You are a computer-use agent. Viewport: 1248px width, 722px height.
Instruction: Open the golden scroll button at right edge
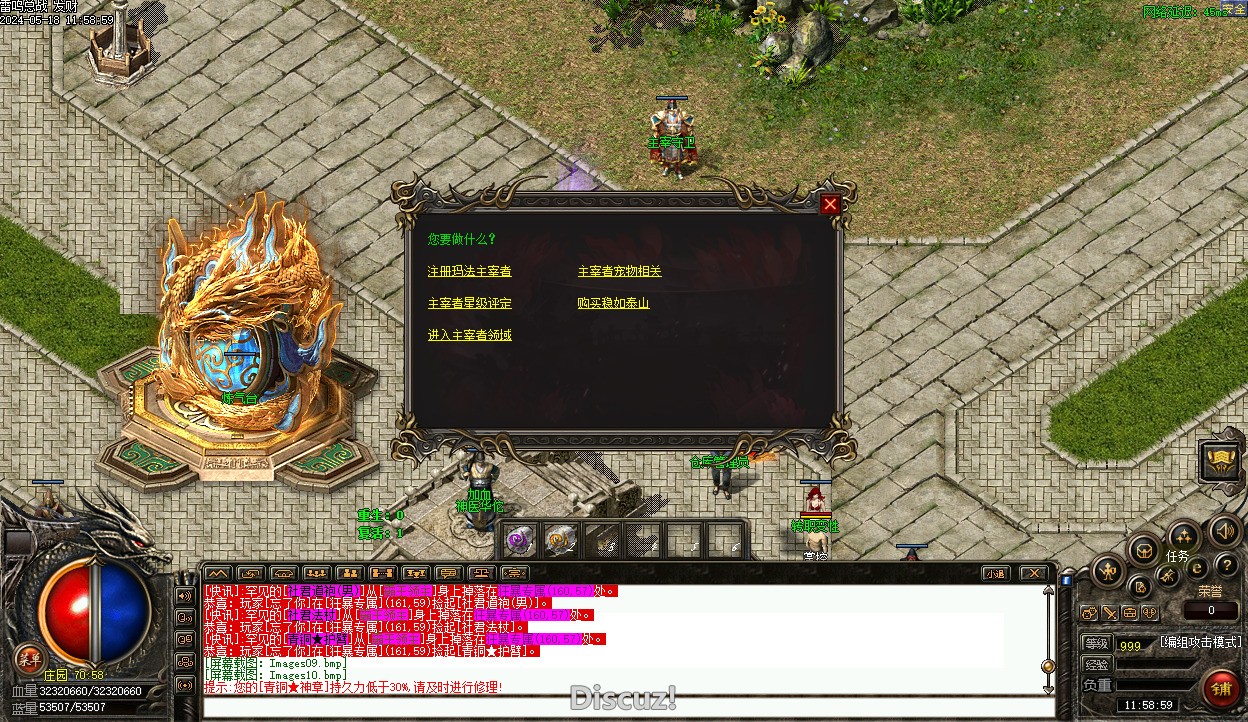[1221, 461]
